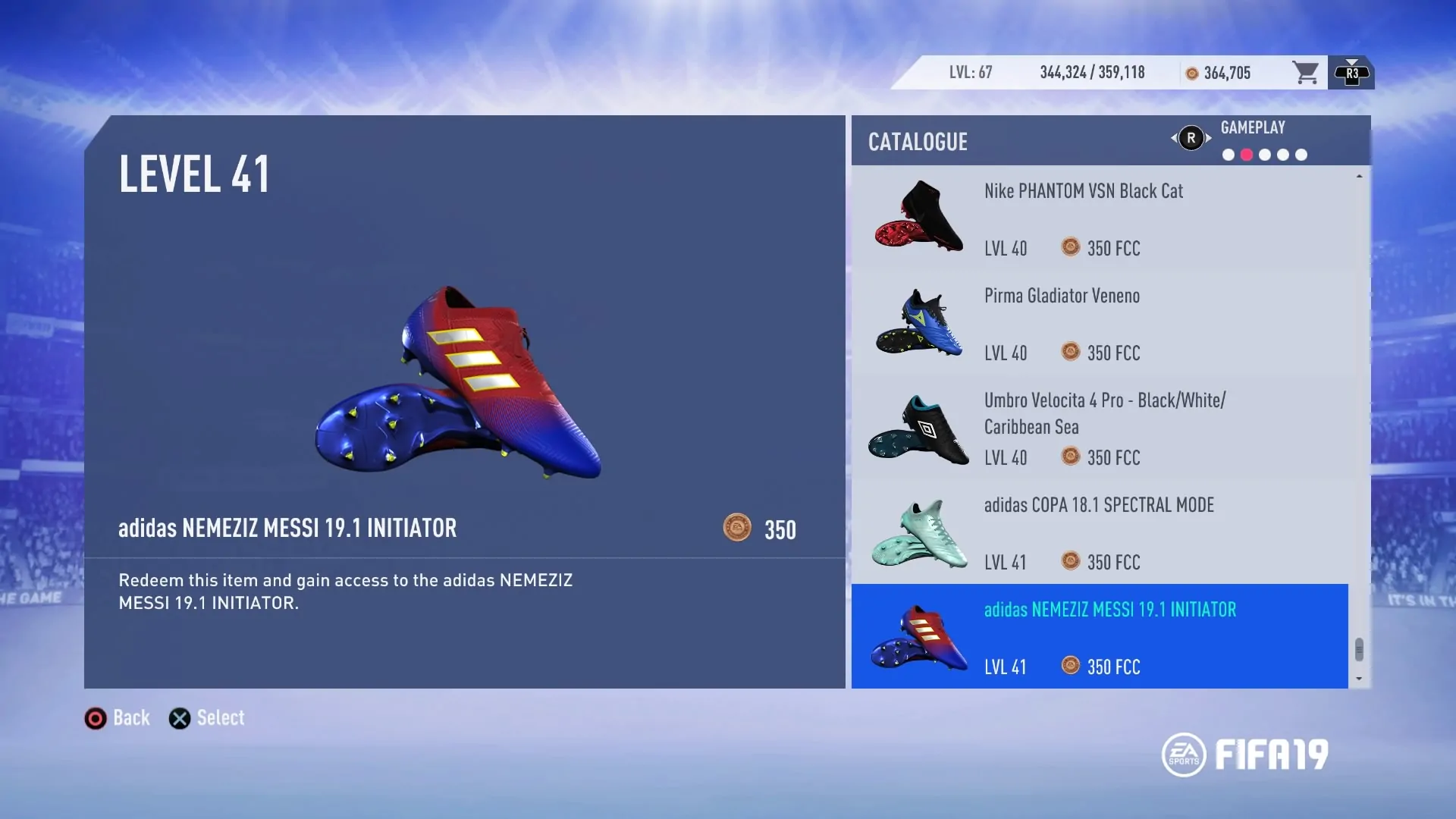
Task: Select the second pink pagination dot under GAMEPLAY
Action: point(1246,155)
